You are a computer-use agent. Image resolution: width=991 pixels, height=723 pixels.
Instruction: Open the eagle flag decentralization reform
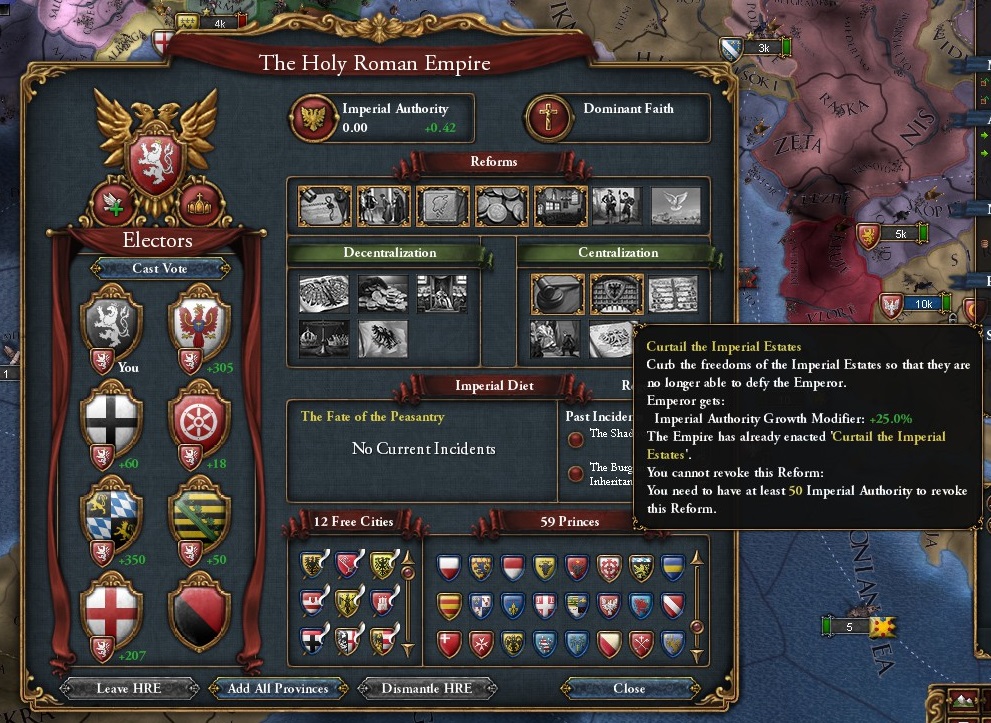(383, 338)
